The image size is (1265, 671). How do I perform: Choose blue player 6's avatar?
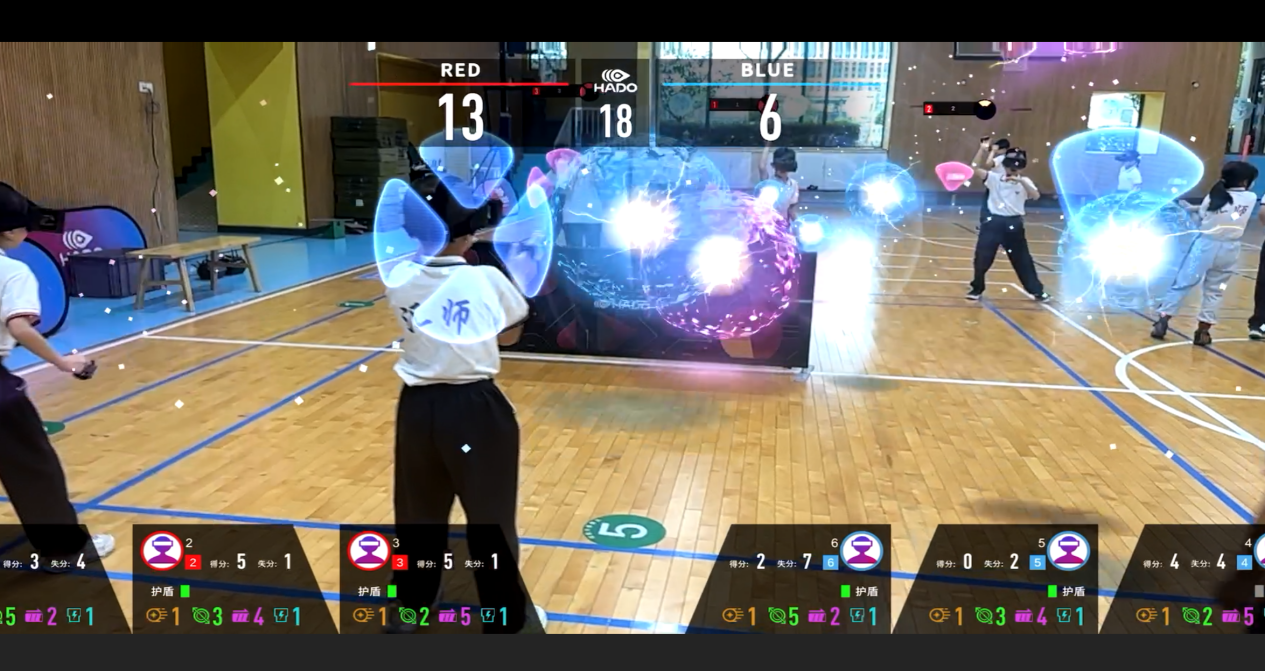(x=861, y=551)
